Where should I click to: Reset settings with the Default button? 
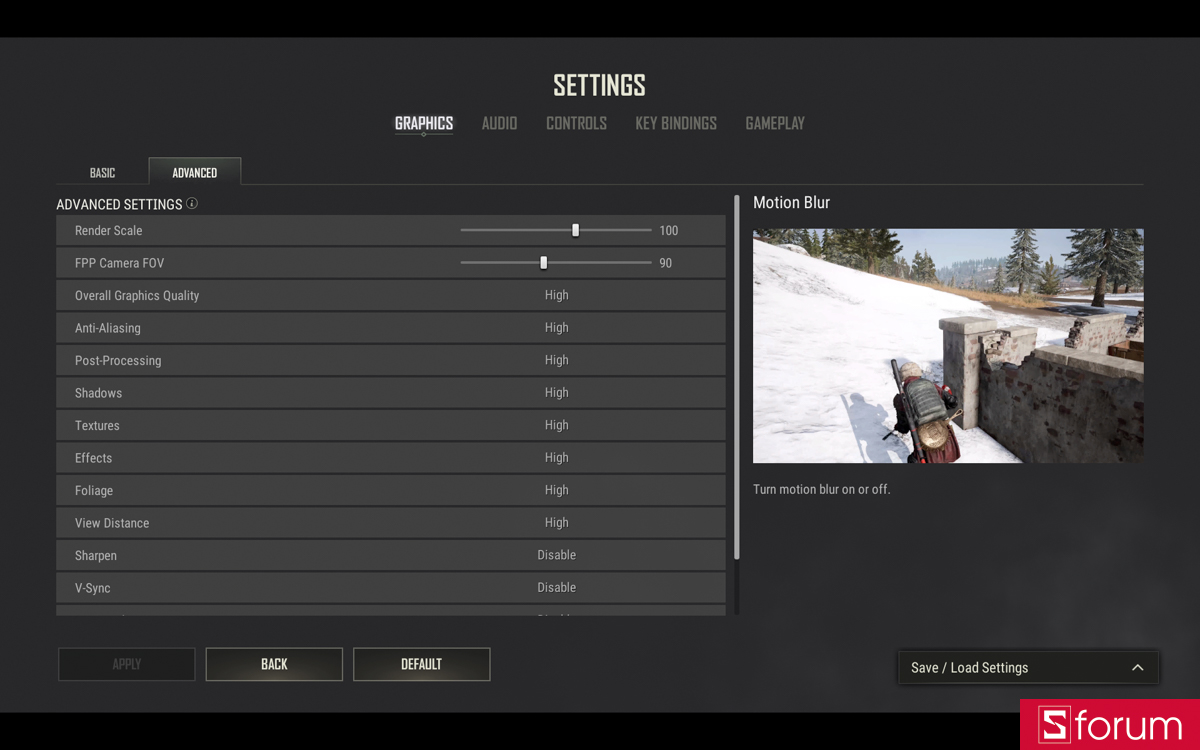click(x=421, y=664)
